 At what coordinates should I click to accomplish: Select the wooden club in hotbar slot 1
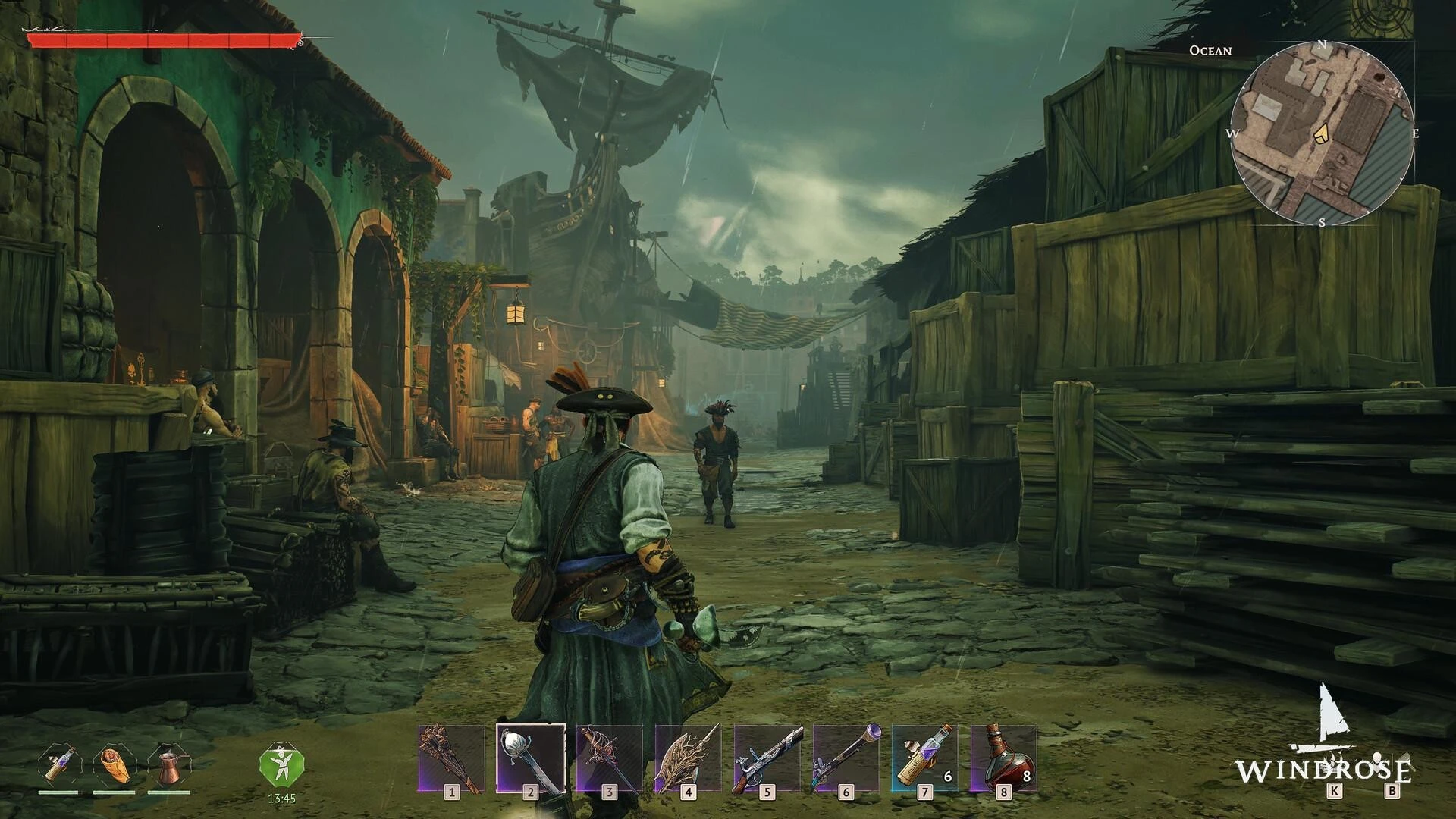(x=452, y=758)
